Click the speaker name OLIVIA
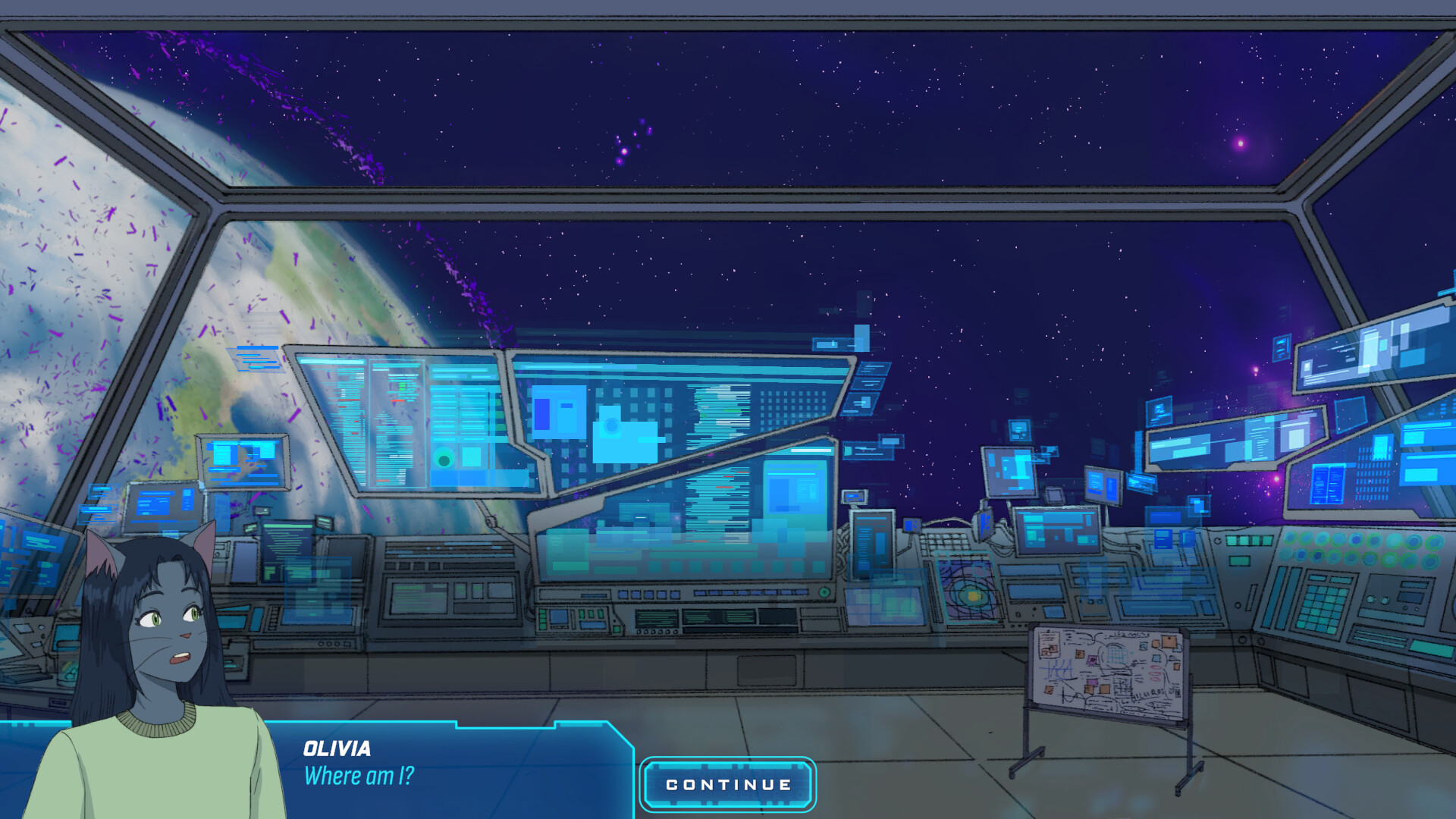Screen dimensions: 1456x819 [x=337, y=749]
